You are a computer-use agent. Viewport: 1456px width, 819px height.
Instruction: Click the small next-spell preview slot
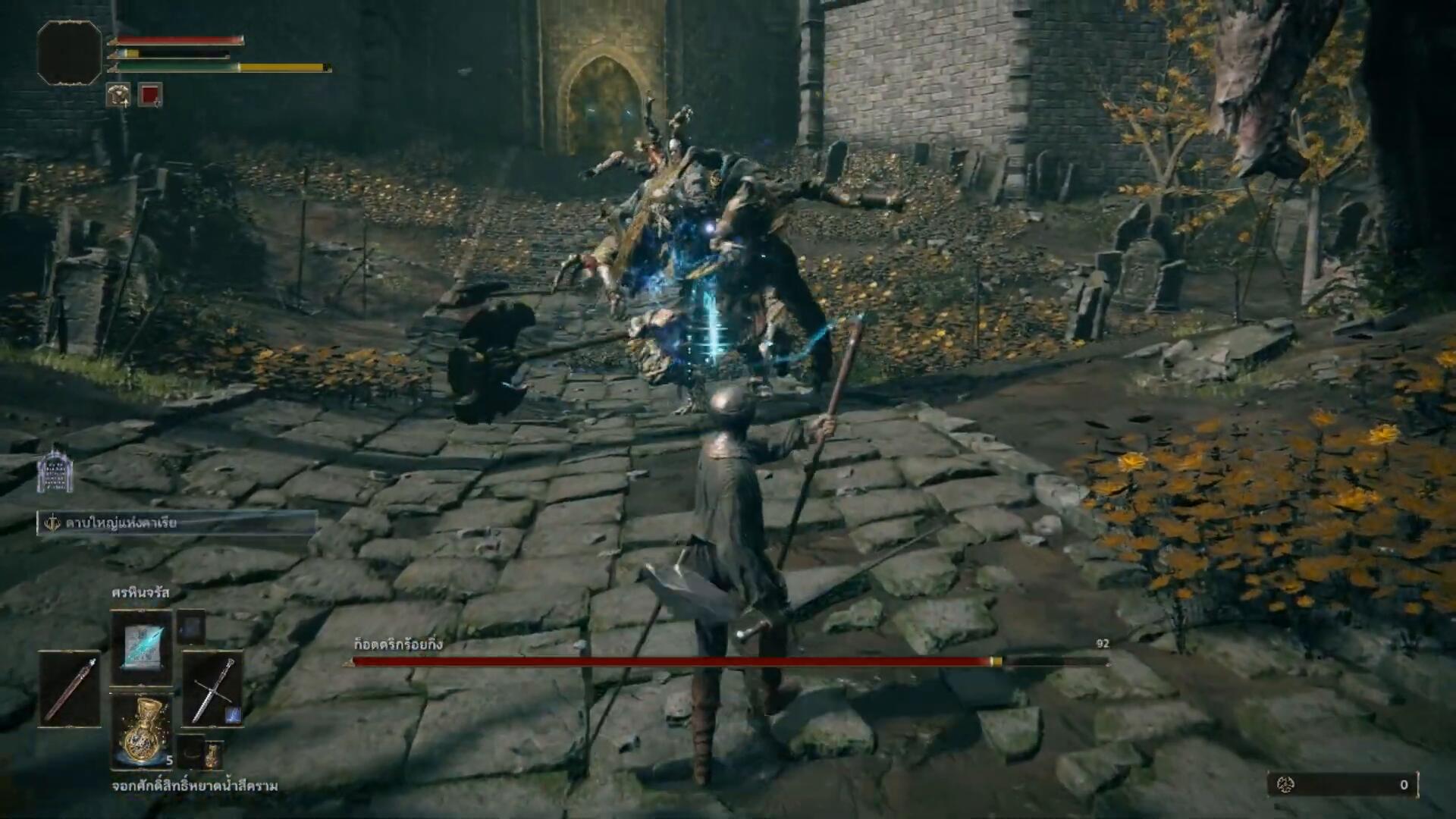[x=191, y=627]
